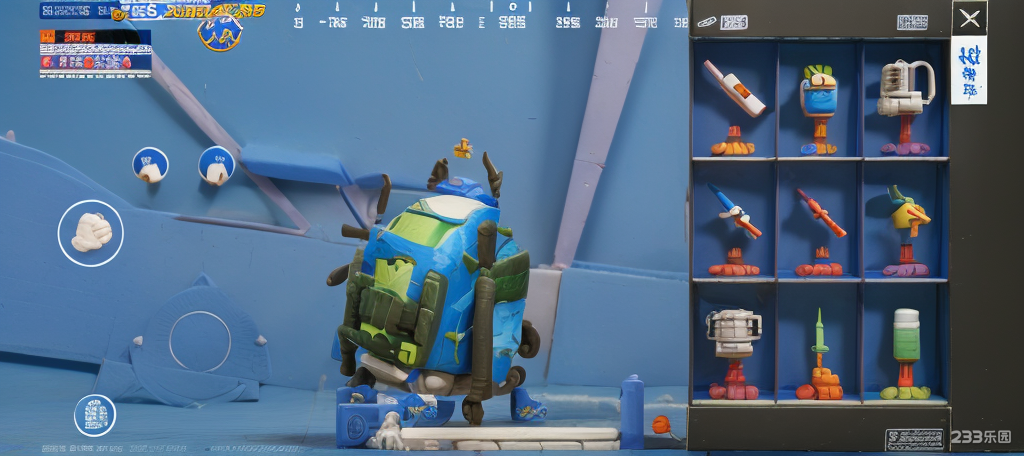Tap the round button below the fist

pos(200,341)
